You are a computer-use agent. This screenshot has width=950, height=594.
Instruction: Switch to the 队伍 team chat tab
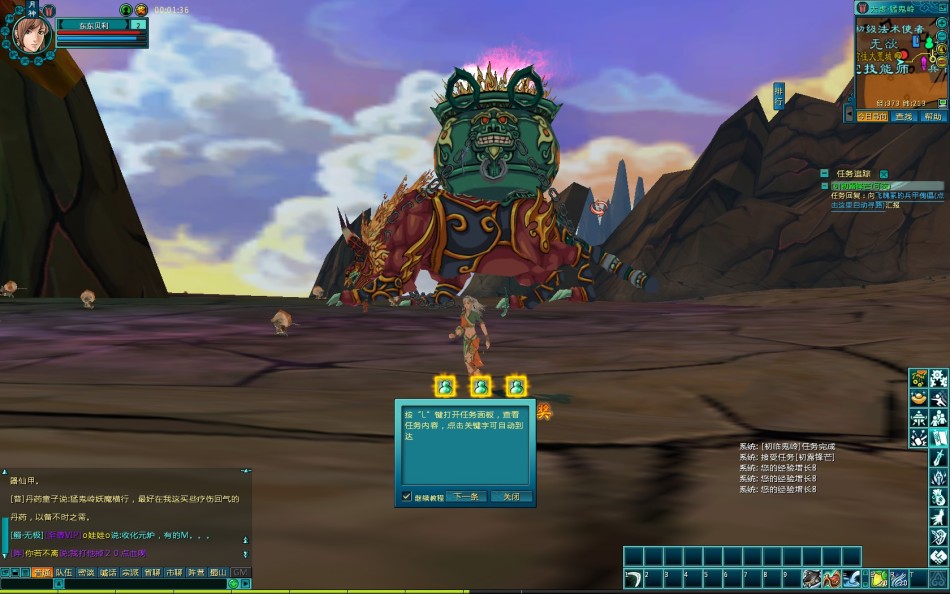[63, 573]
